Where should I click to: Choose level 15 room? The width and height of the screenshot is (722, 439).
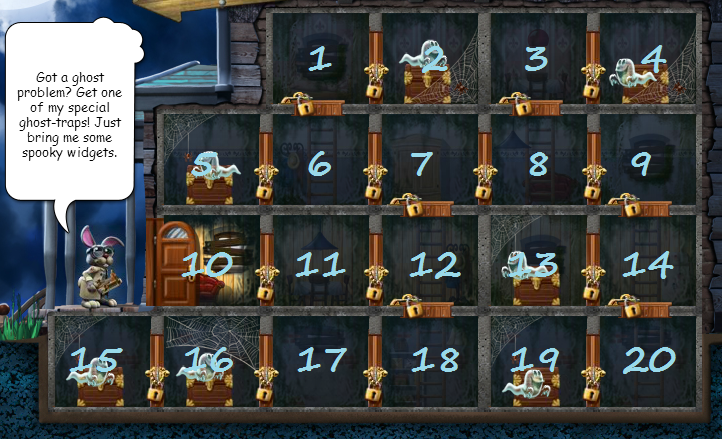[x=97, y=360]
